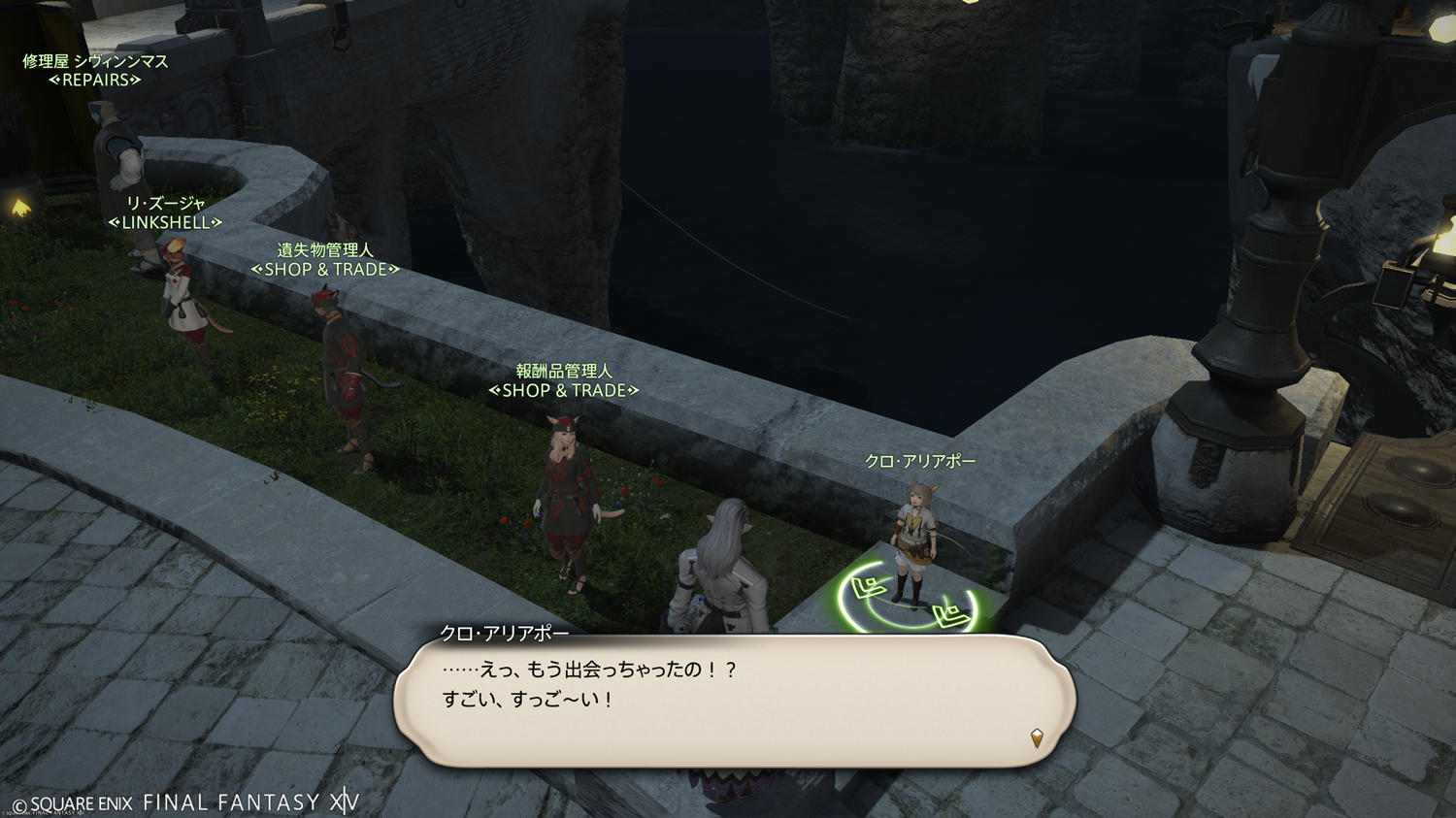Click the dialogue advance gem indicator
Viewport: 1456px width, 818px height.
(1037, 738)
